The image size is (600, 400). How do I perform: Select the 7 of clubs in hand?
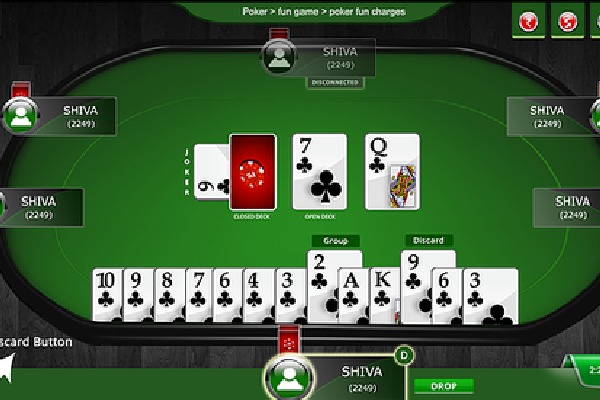point(196,294)
